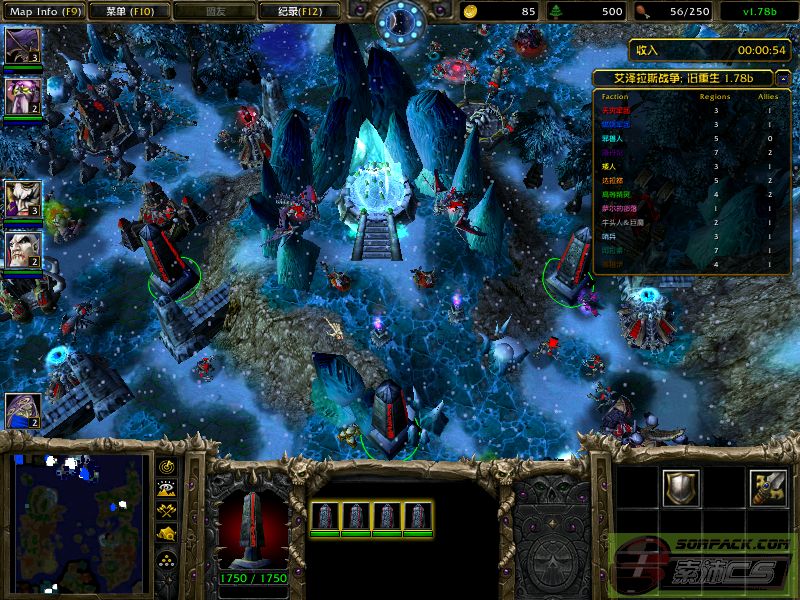
Task: Open the 纪录 (F12) log
Action: point(291,12)
